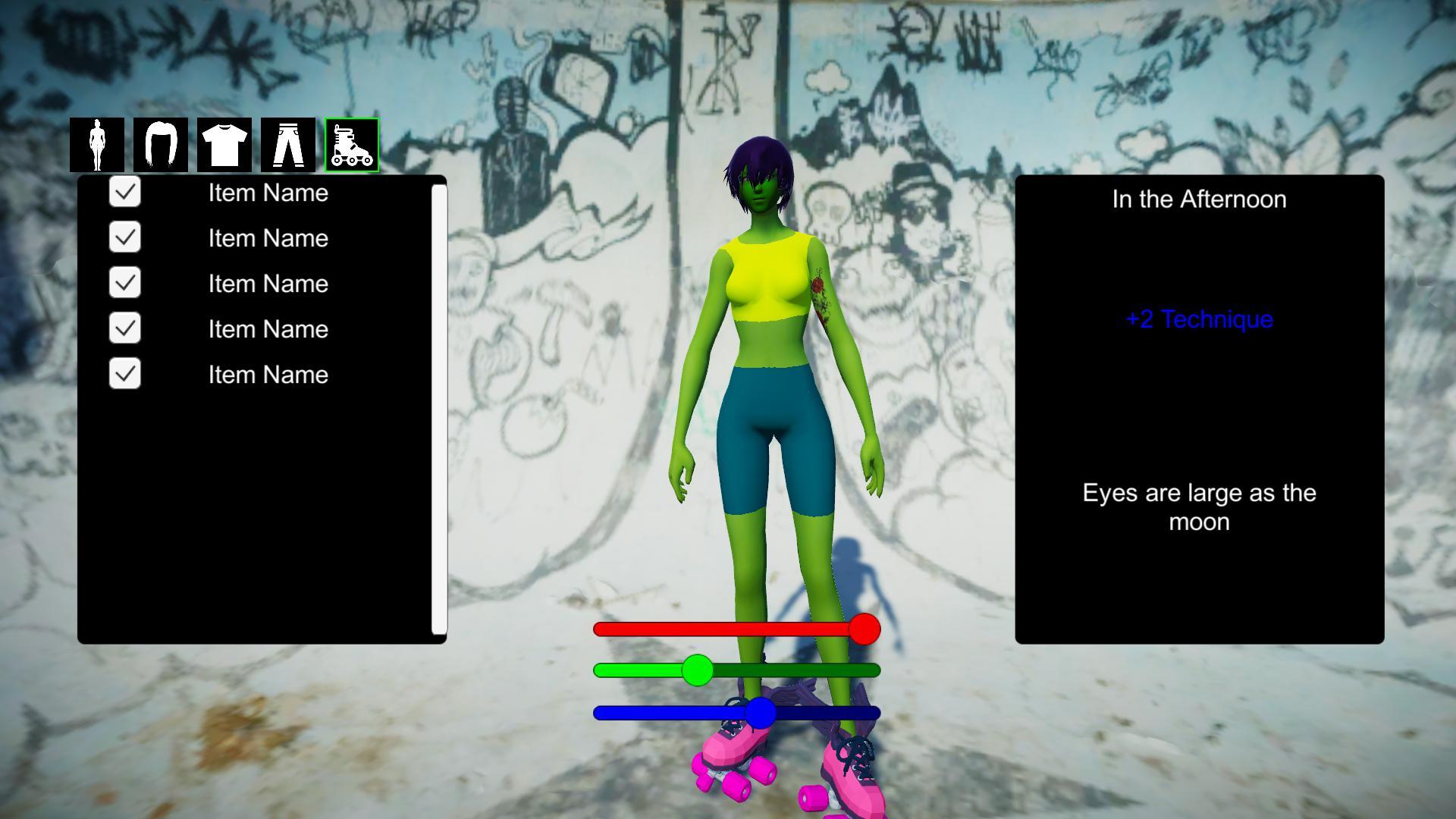This screenshot has width=1456, height=819.
Task: Click the red color slider handle
Action: coord(864,629)
